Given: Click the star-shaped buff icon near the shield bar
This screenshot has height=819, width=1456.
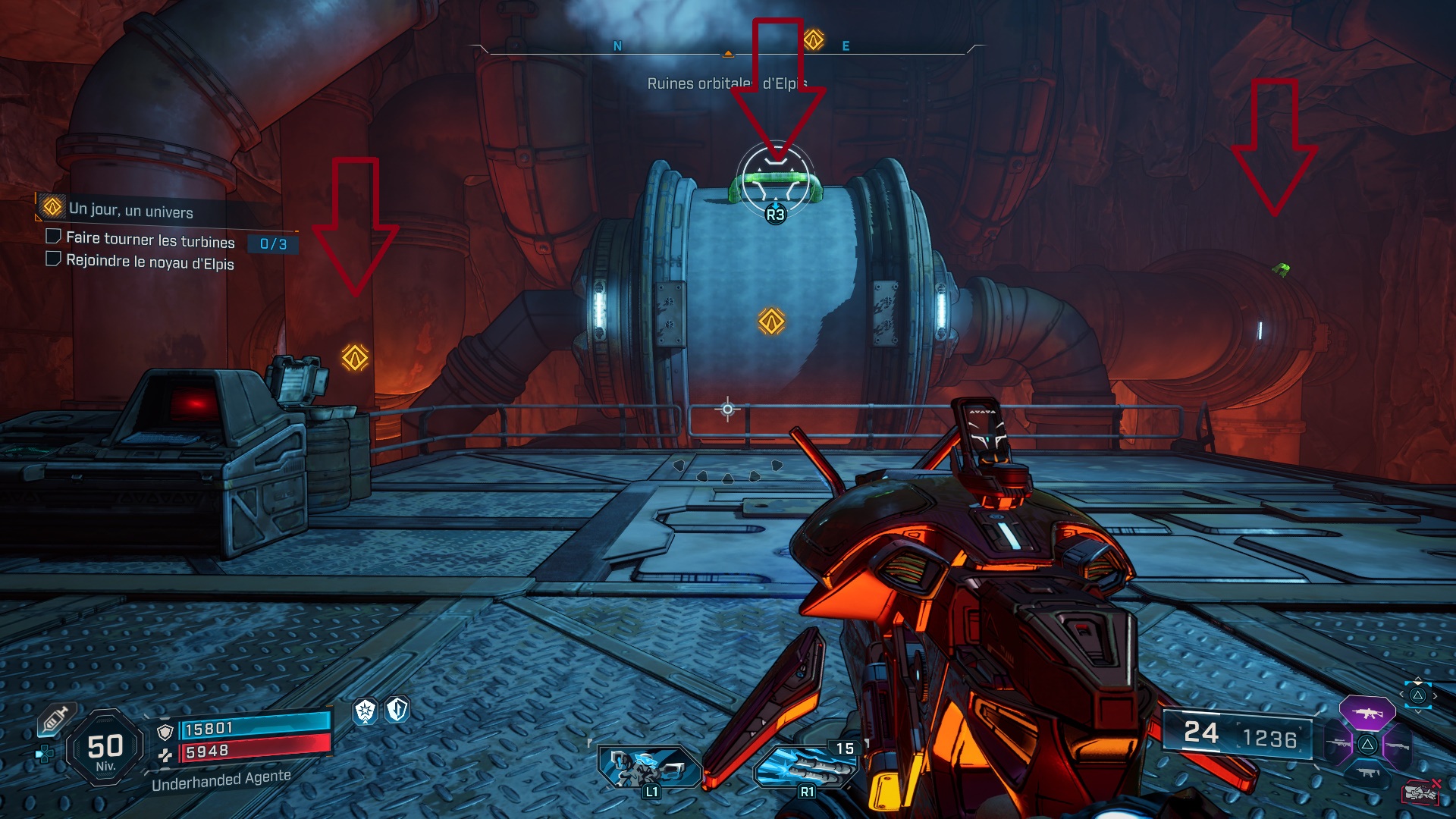Looking at the screenshot, I should (365, 712).
